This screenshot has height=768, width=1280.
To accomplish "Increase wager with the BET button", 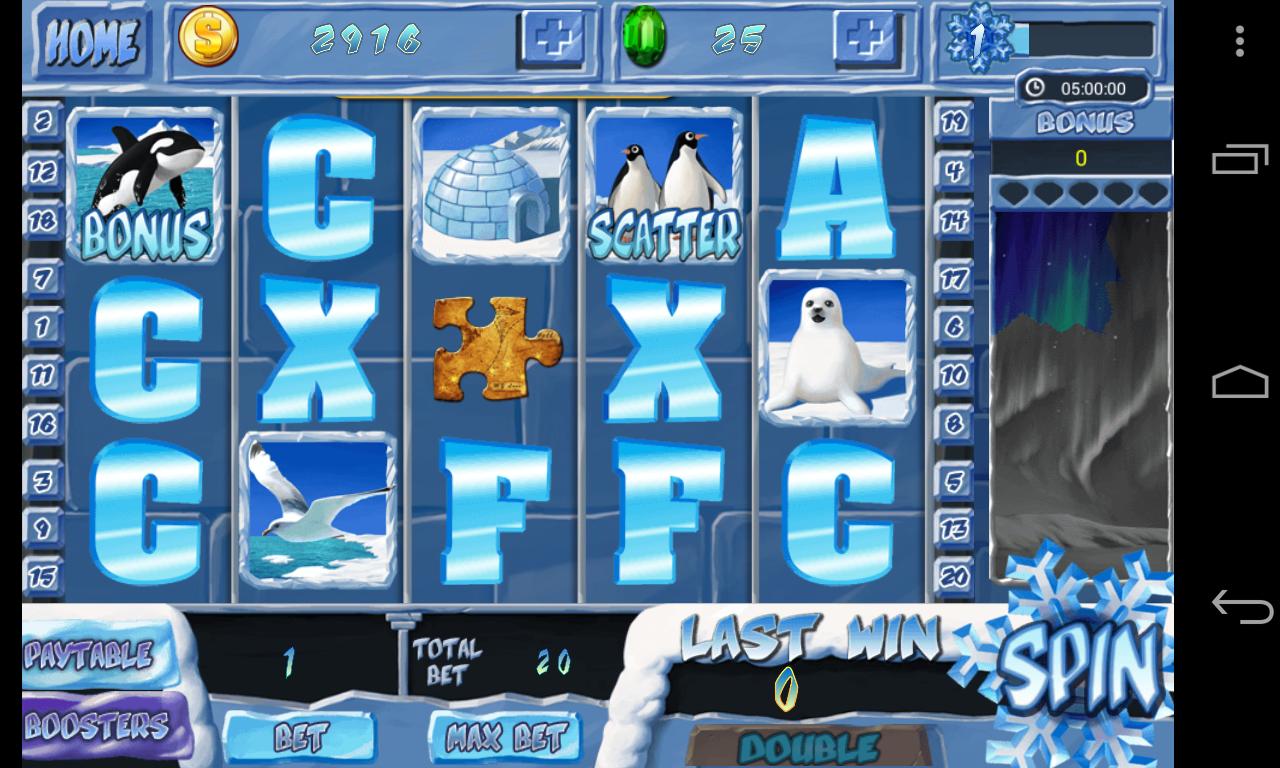I will (301, 737).
